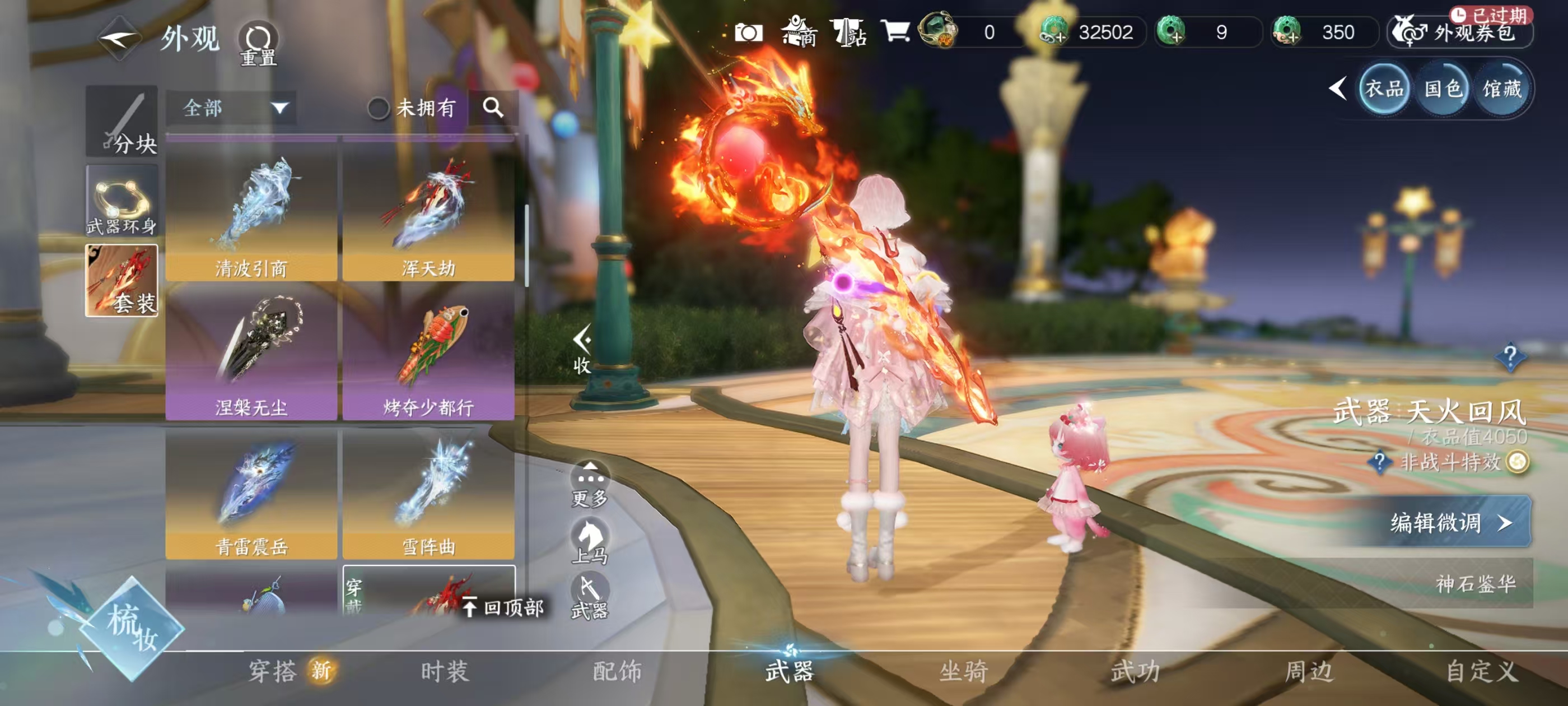Open the 神石鉴华 panel
Viewport: 1568px width, 706px height.
point(1474,583)
